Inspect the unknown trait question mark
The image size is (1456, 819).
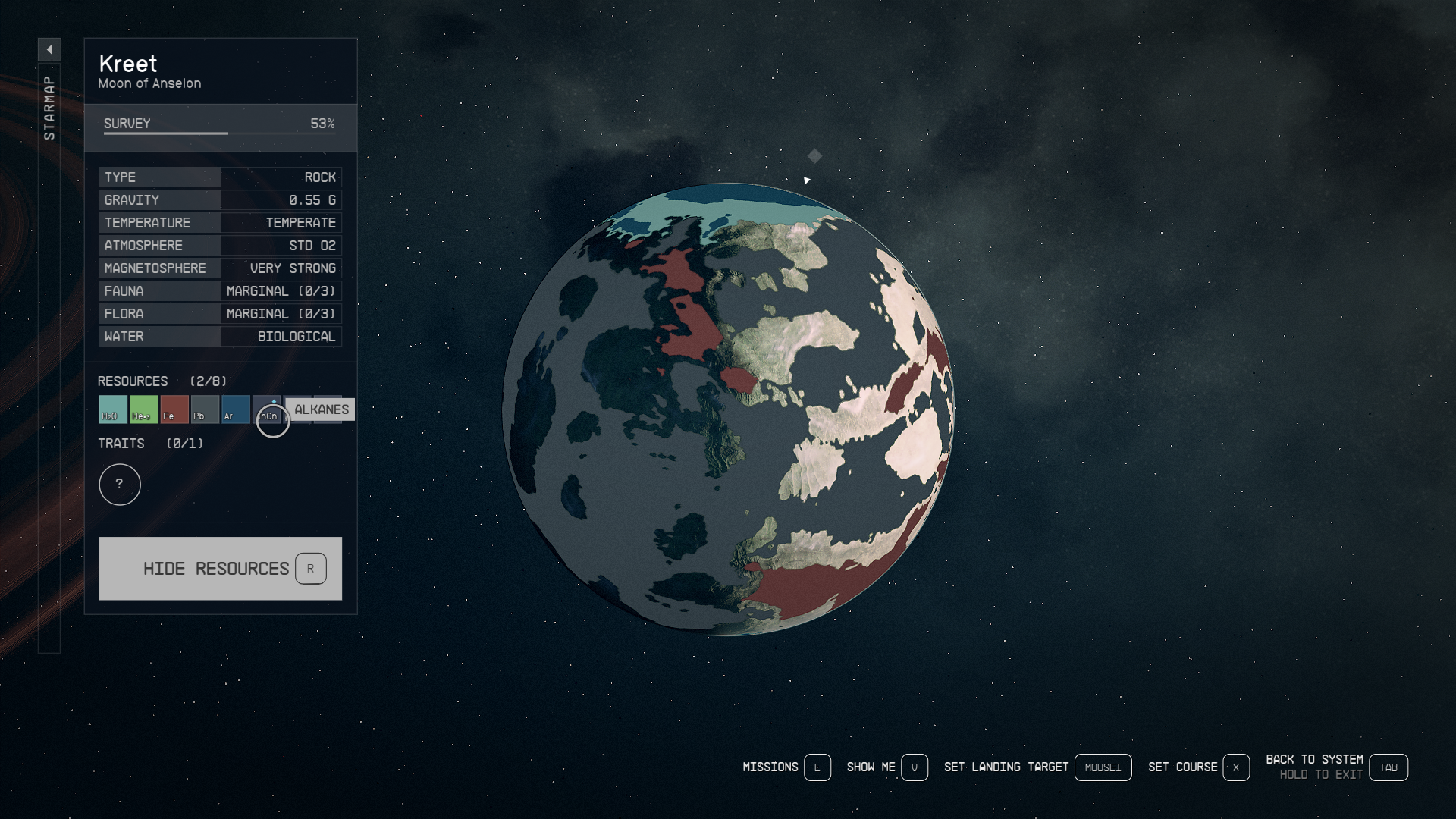pos(120,485)
